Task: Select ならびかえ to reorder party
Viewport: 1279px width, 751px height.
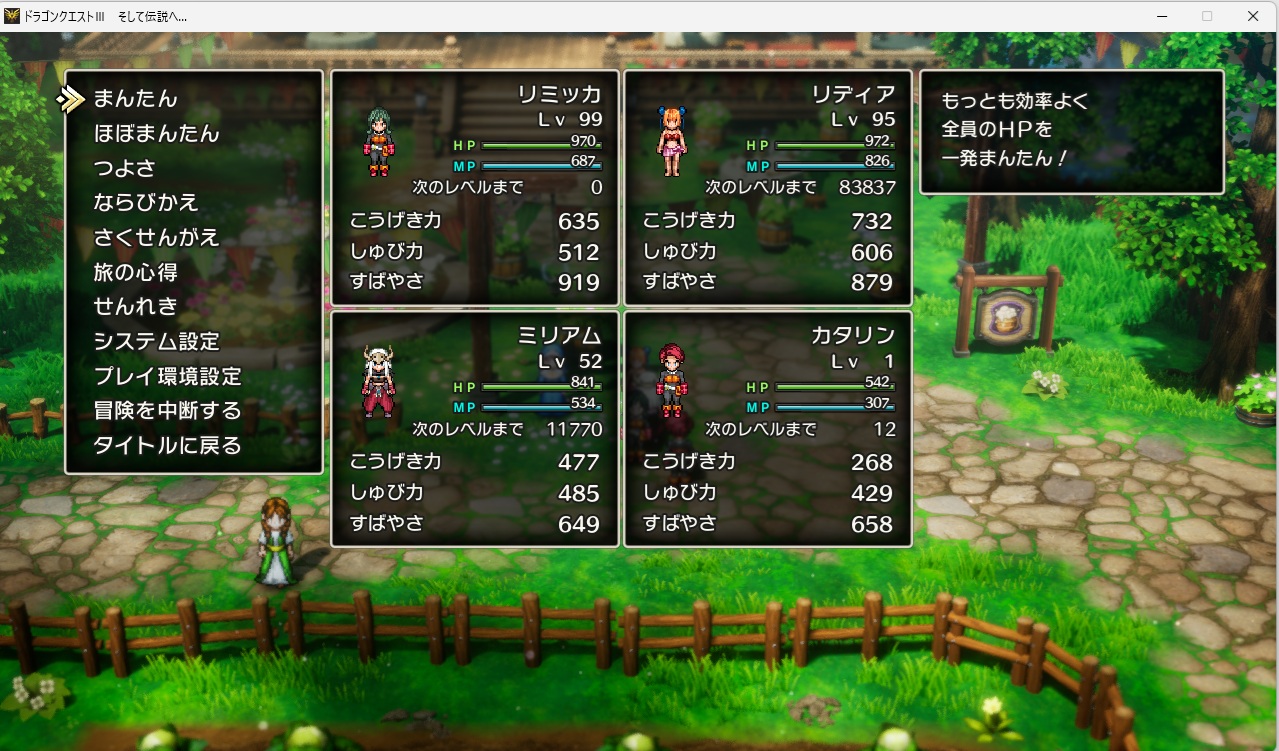Action: click(x=146, y=202)
